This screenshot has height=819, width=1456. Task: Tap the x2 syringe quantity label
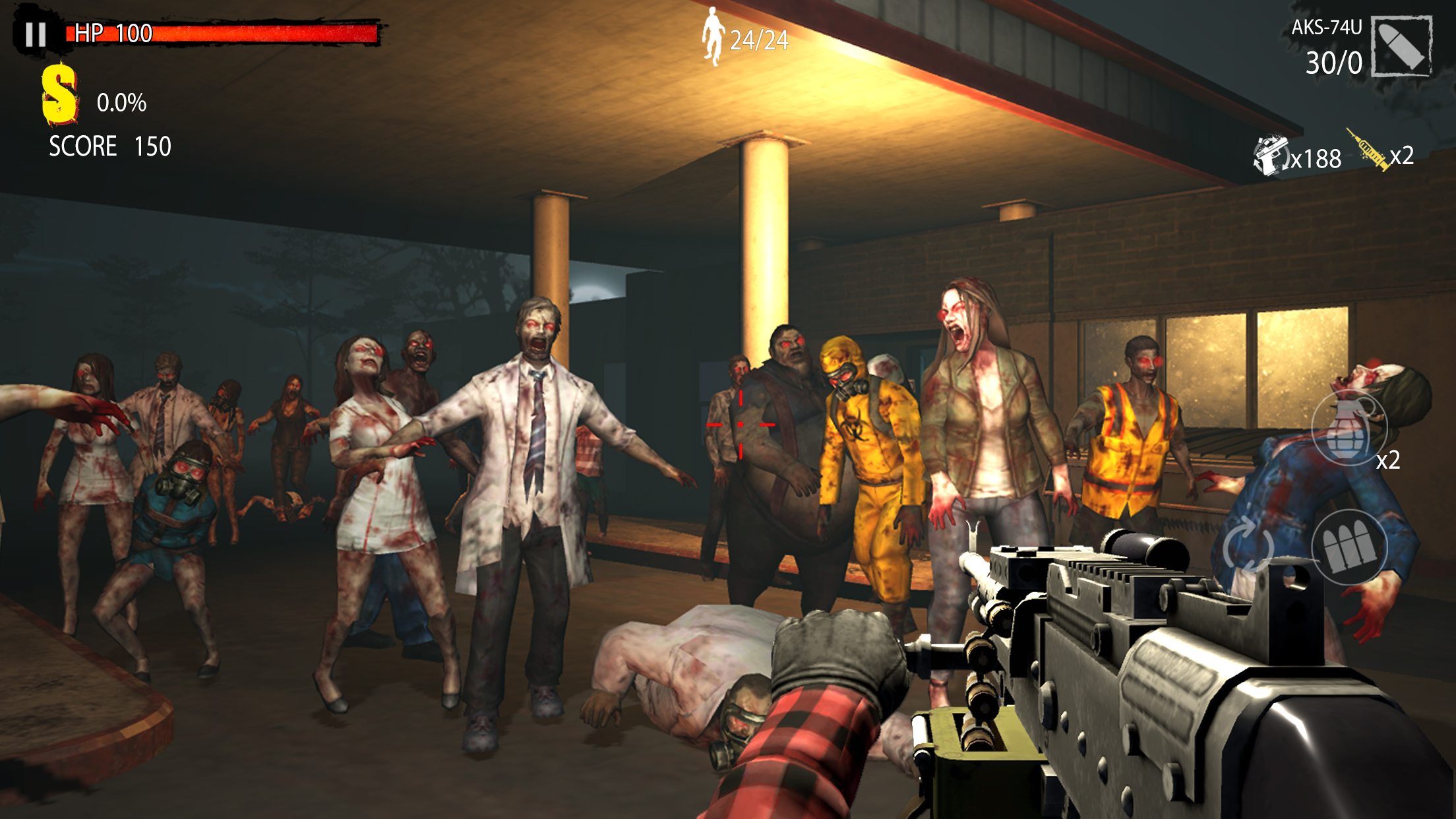[1404, 158]
